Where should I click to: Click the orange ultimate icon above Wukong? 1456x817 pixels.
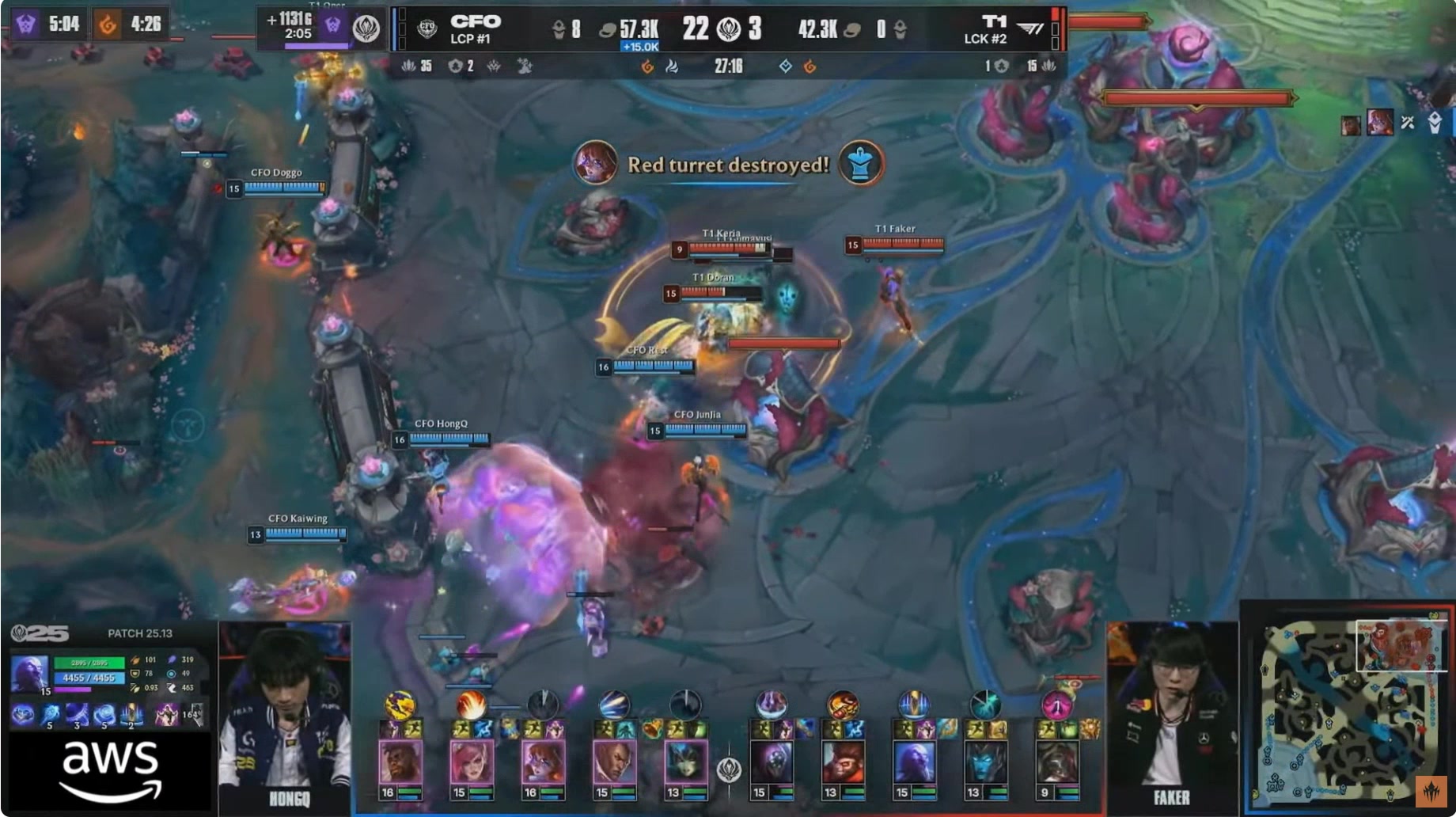(x=843, y=704)
